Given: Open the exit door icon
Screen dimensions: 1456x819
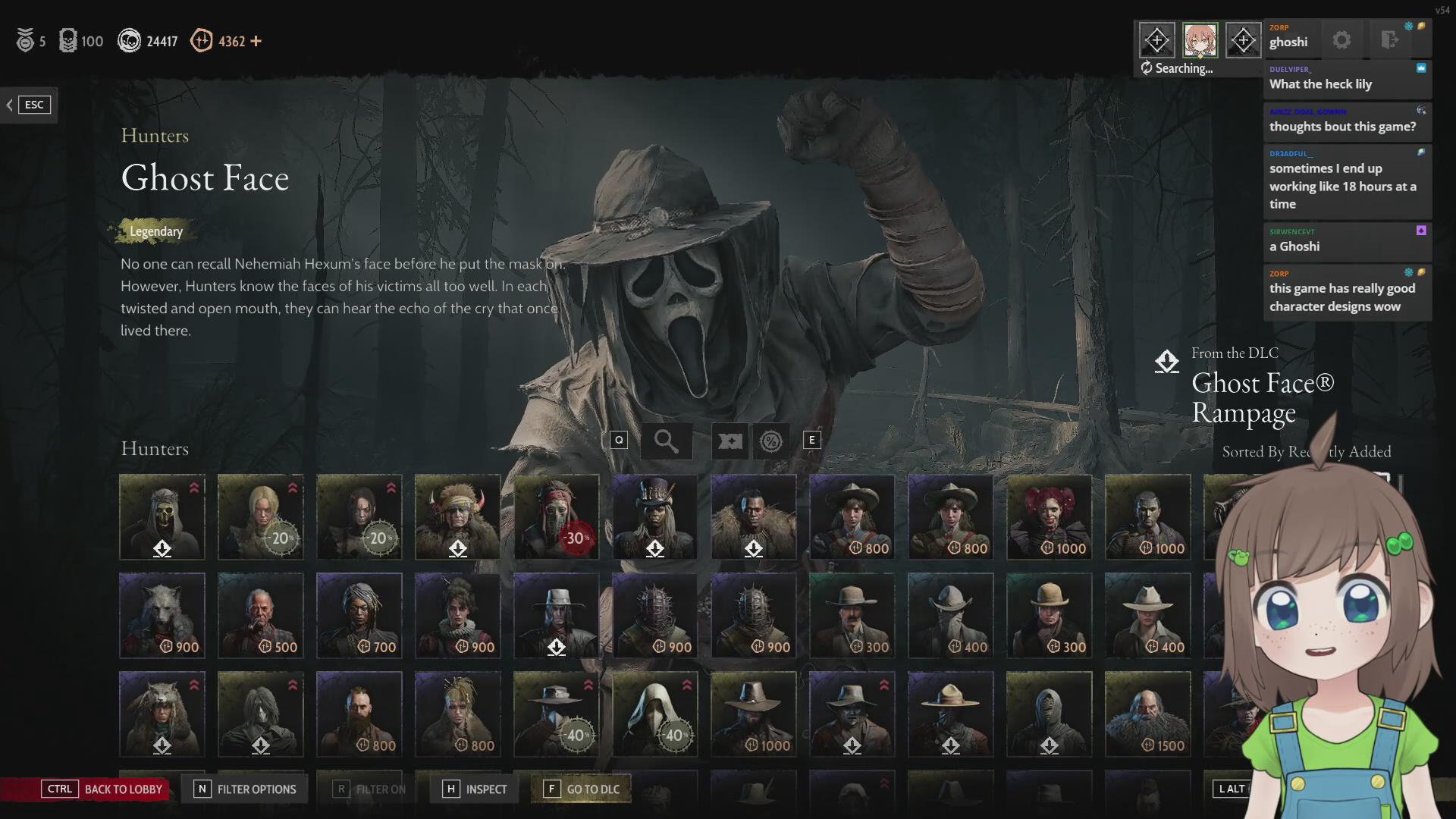Looking at the screenshot, I should pos(1389,40).
